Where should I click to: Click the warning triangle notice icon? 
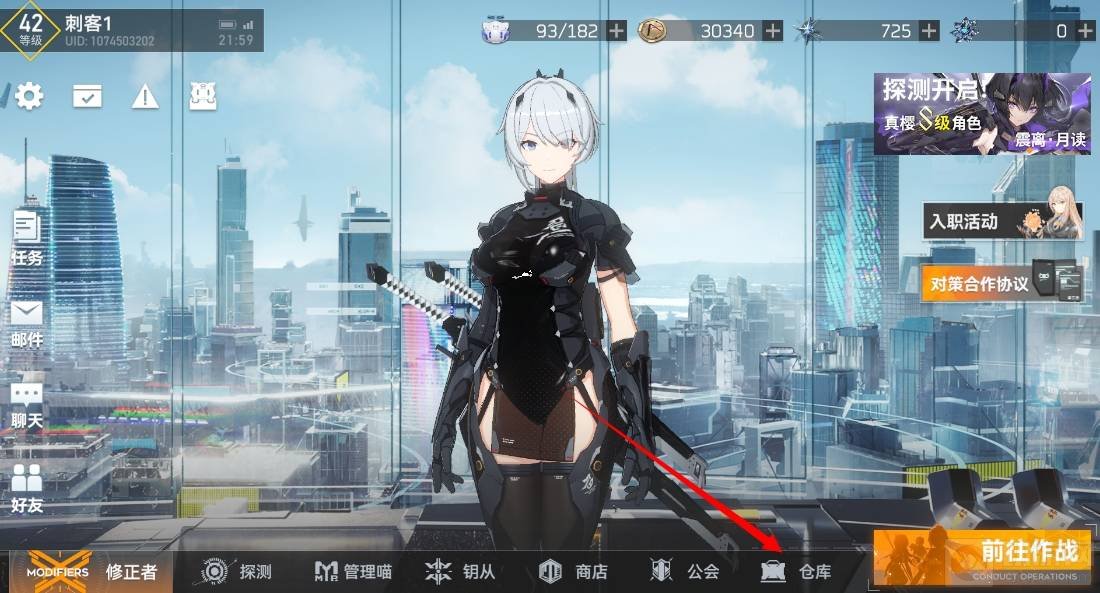pos(146,96)
